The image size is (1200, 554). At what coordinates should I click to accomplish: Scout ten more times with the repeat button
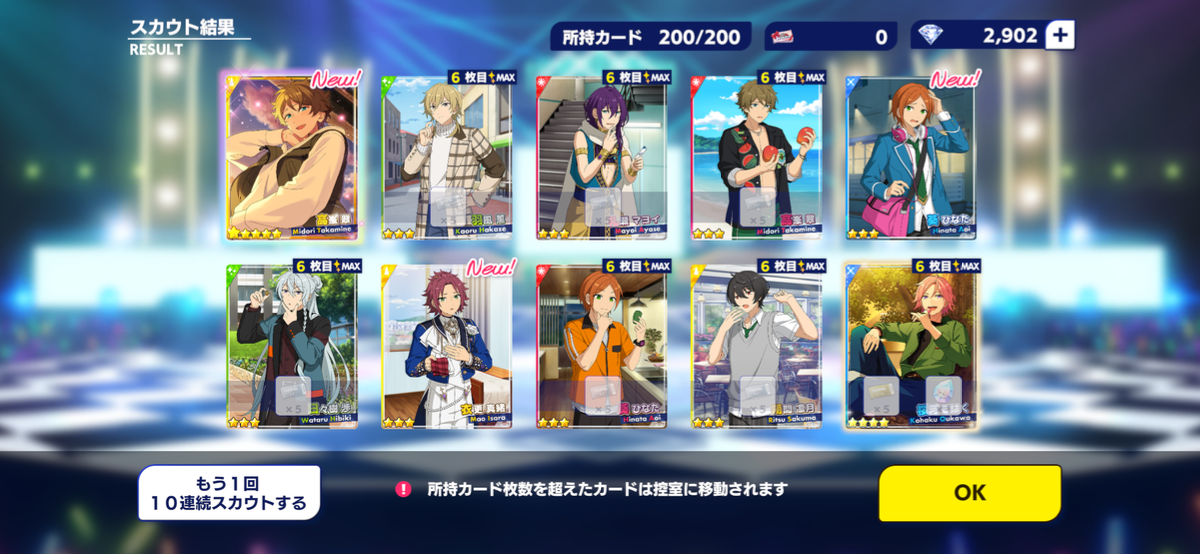coord(229,492)
